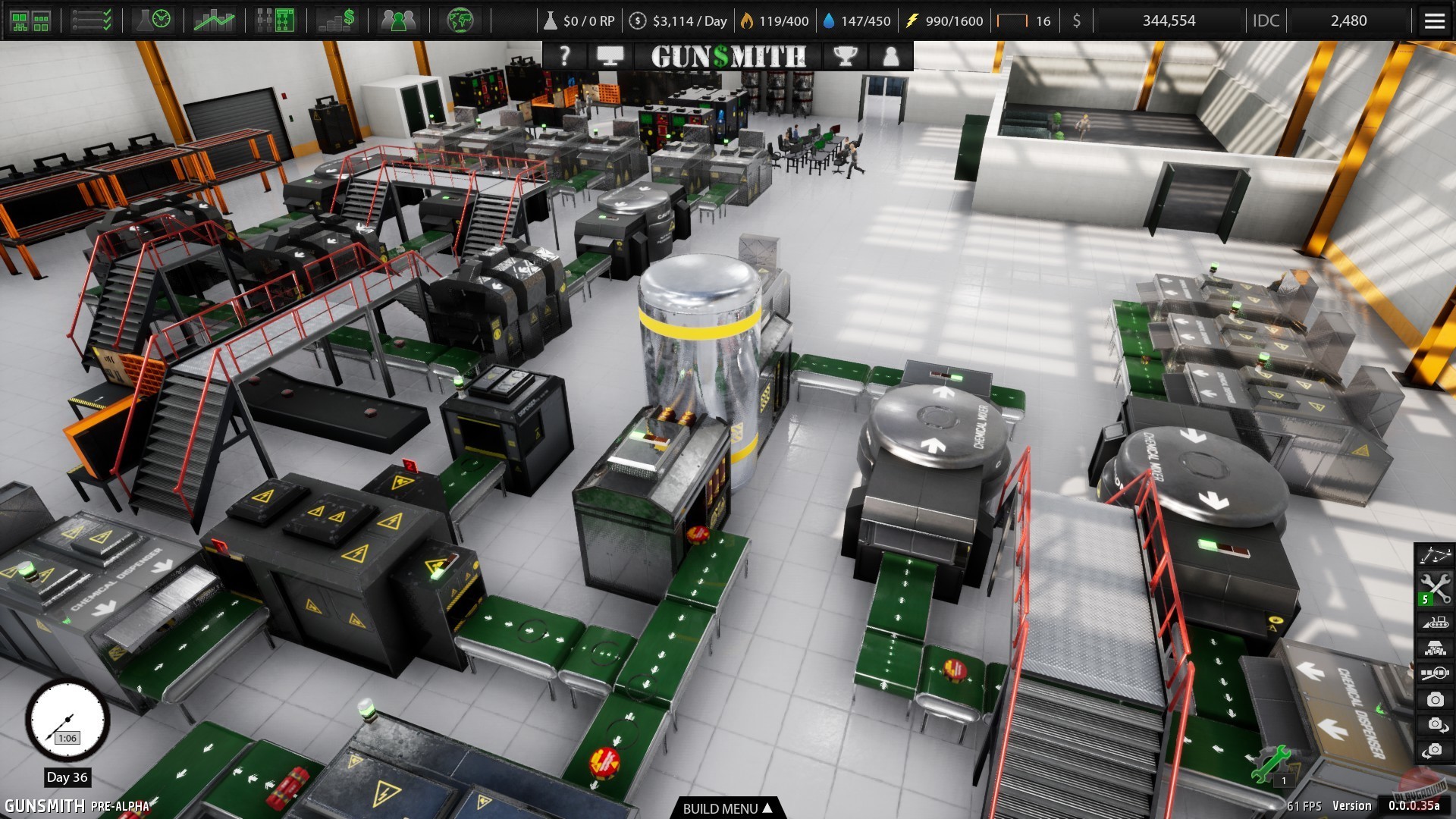Screen dimensions: 1456x819
Task: Rotate the camera clockwise
Action: tap(1433, 724)
